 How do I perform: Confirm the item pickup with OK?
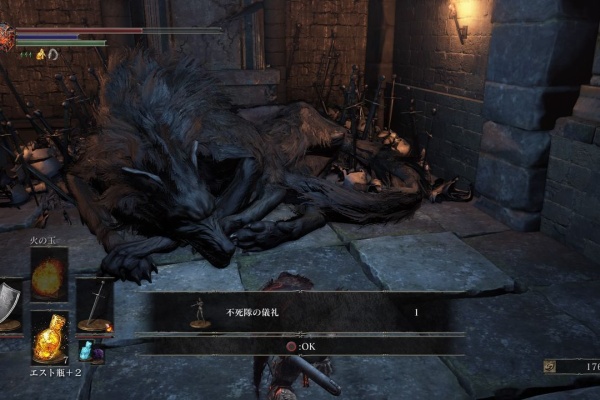[297, 346]
